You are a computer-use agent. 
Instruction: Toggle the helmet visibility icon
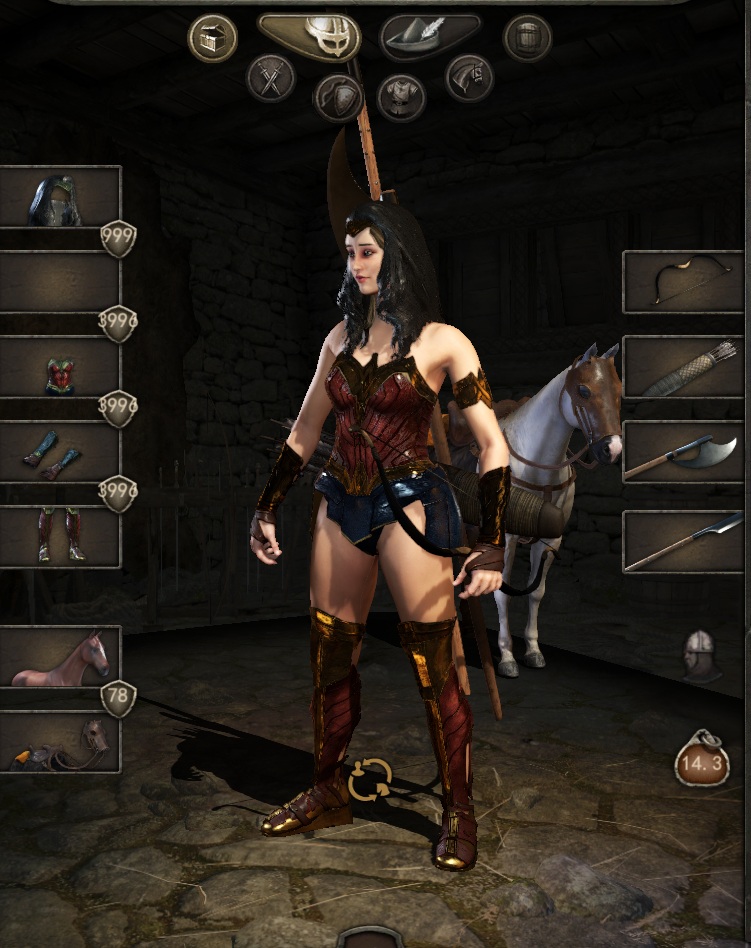click(701, 655)
